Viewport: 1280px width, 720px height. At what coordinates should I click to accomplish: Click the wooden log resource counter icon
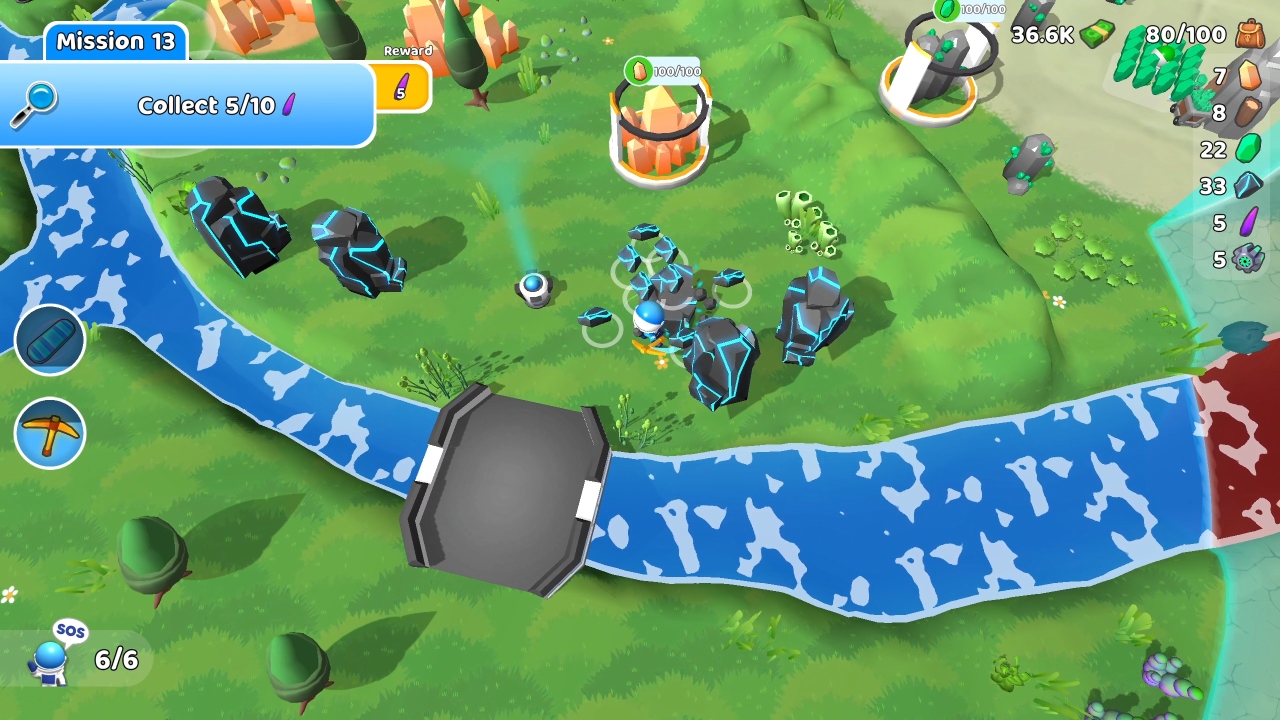tap(1248, 113)
